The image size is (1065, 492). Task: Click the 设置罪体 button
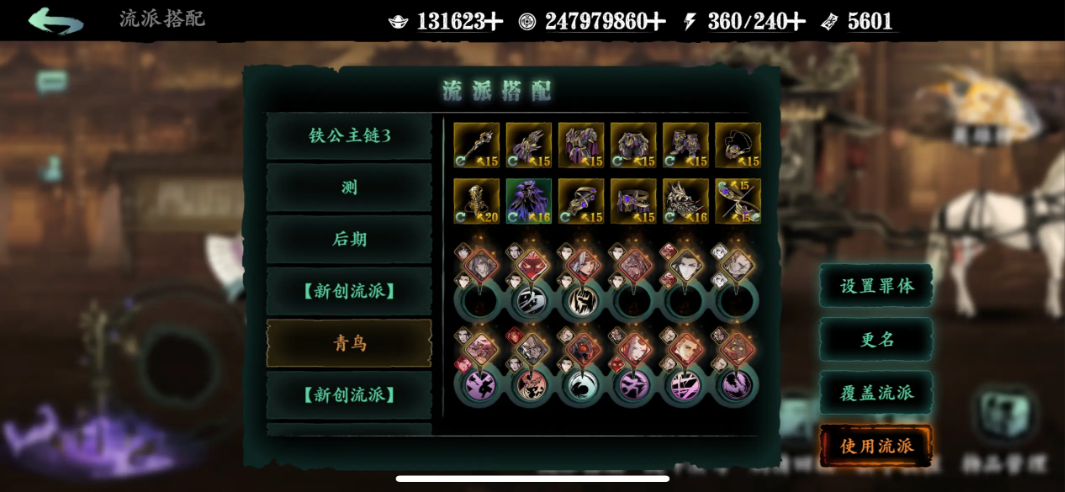tap(876, 286)
